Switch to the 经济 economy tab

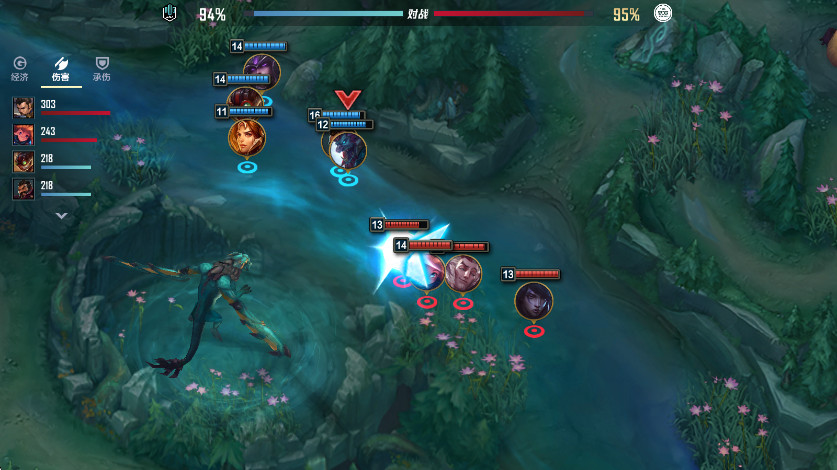coord(19,68)
